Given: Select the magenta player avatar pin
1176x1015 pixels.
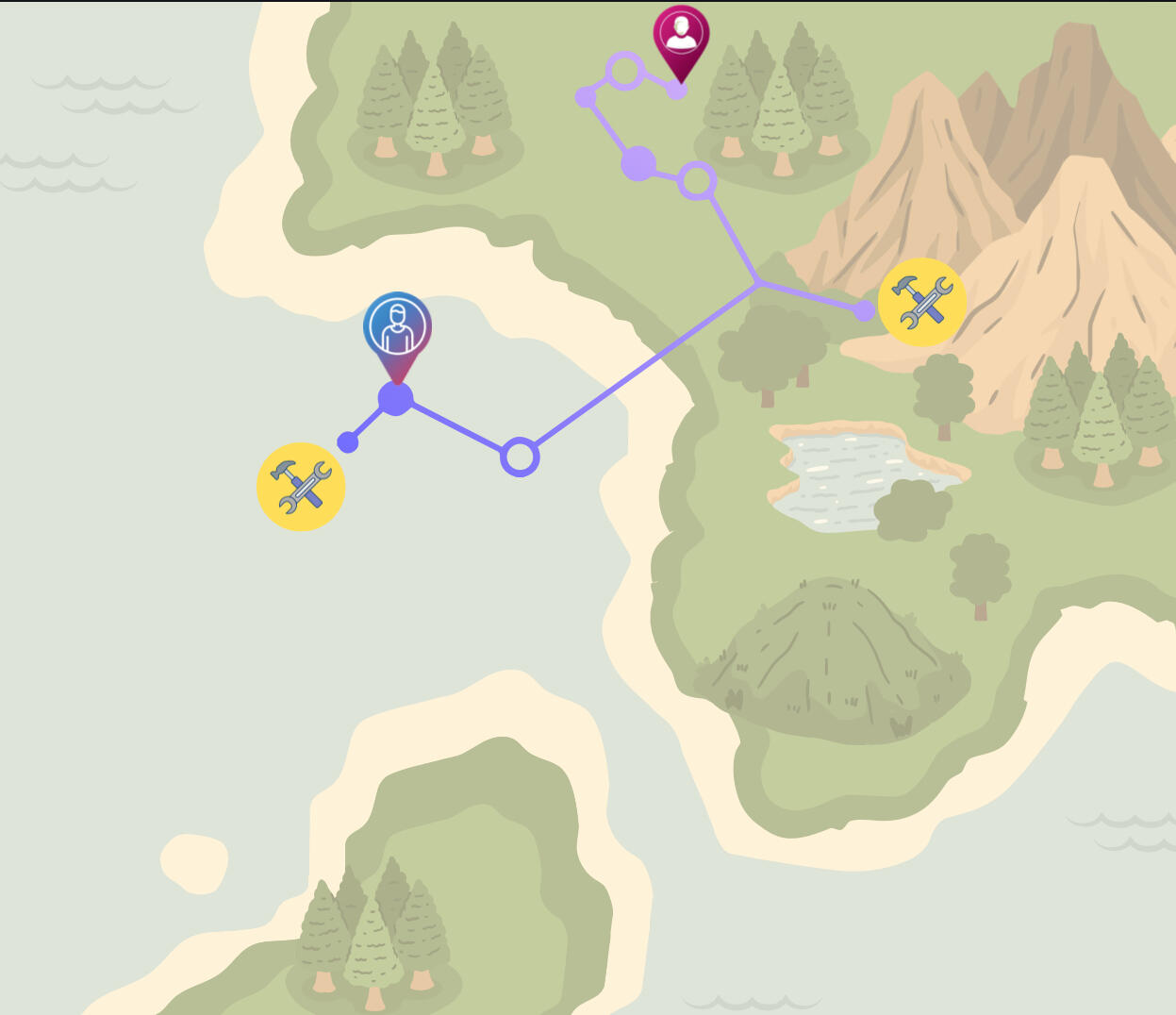Looking at the screenshot, I should [681, 36].
